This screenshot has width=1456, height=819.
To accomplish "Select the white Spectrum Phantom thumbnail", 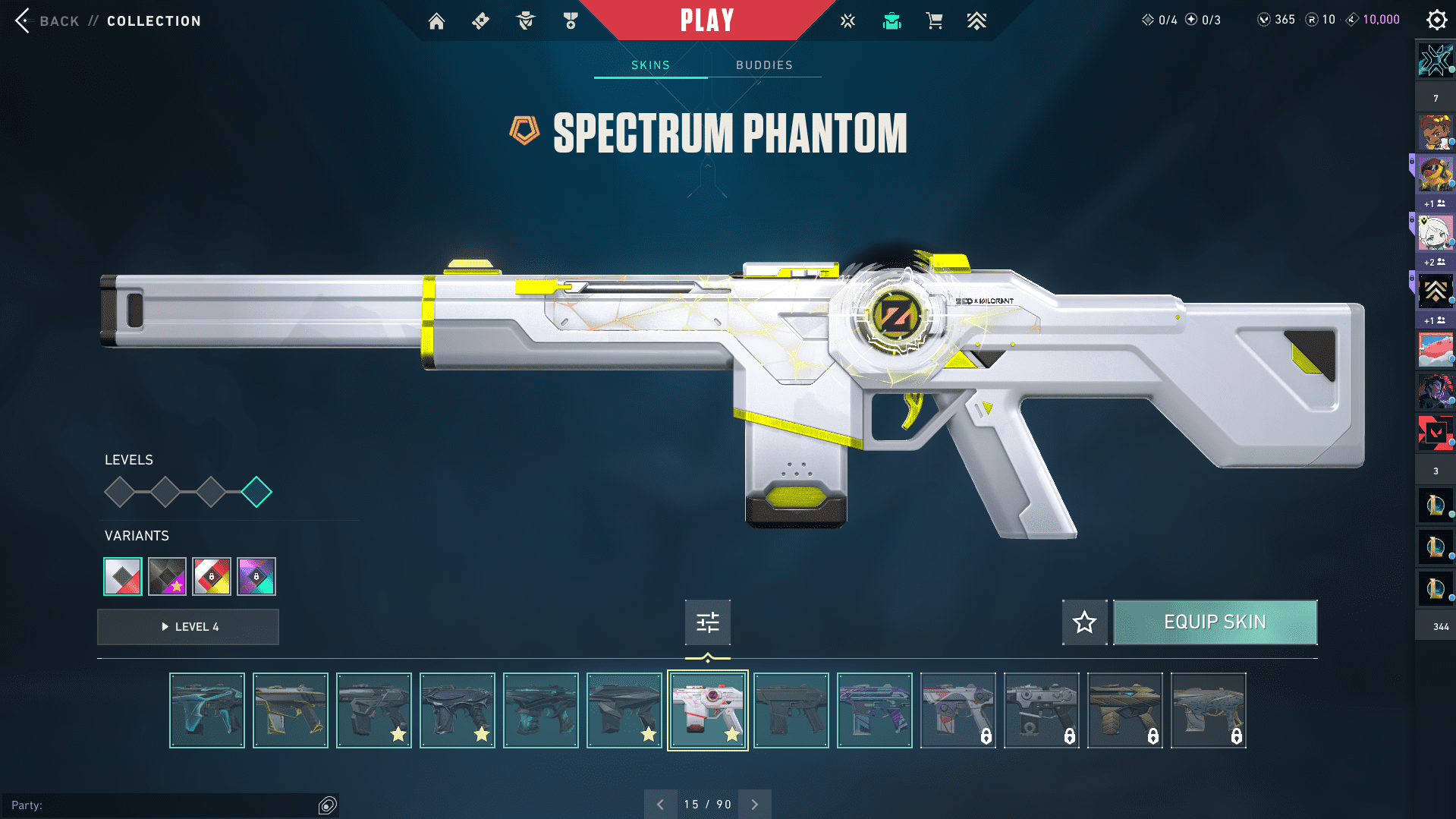I will 707,710.
